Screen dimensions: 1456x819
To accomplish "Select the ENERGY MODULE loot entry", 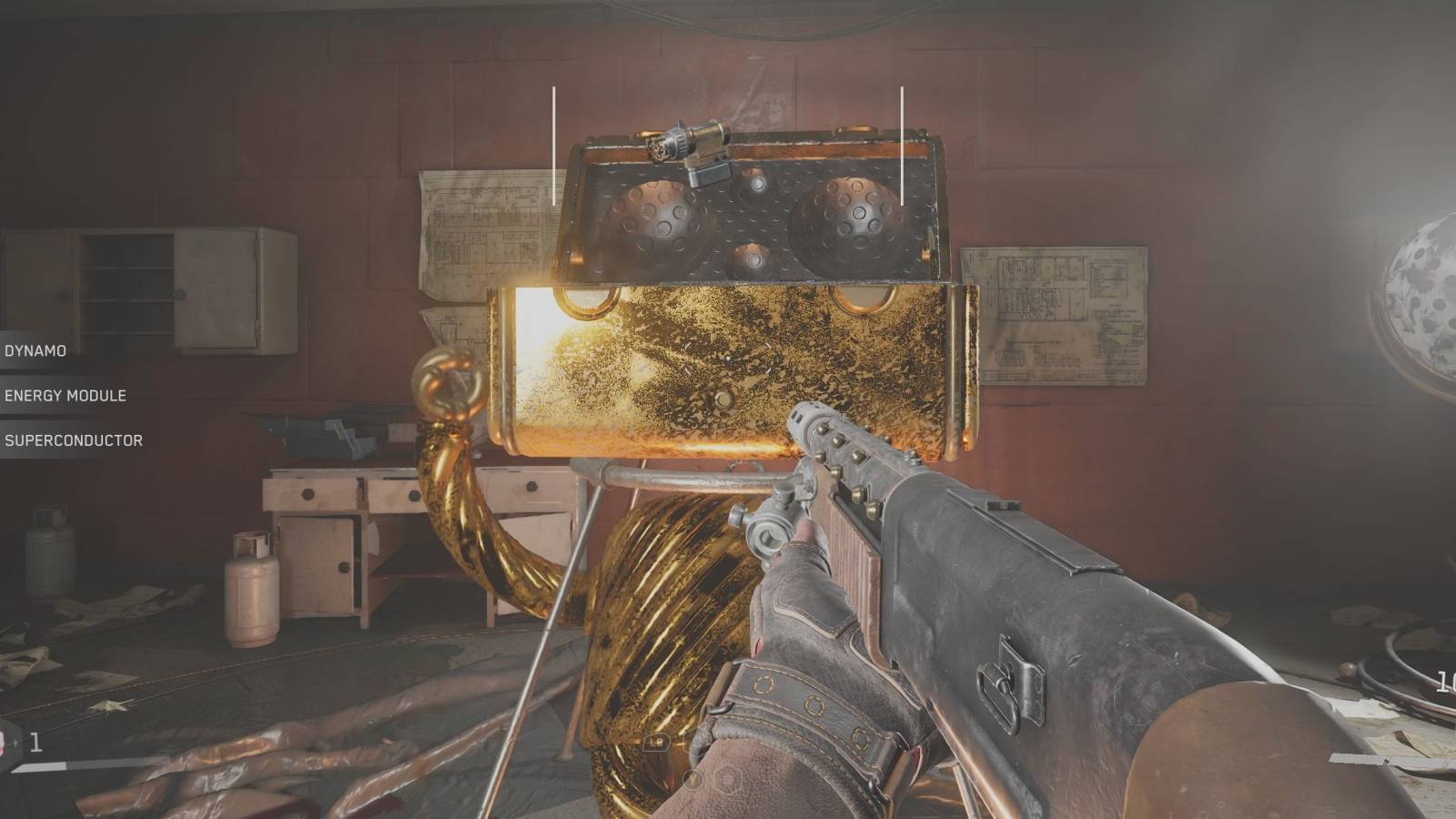I will [66, 396].
